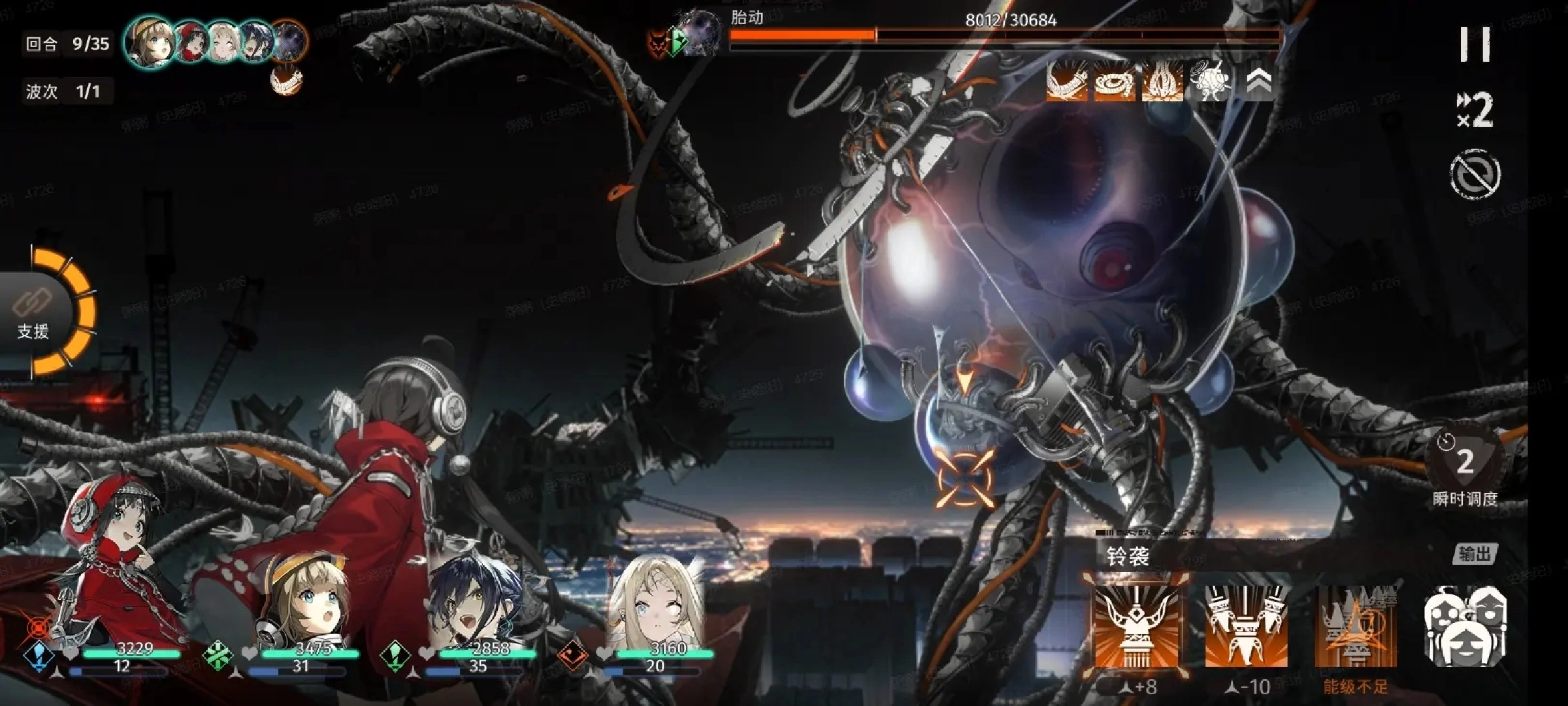Open the 支援 support panel
The height and width of the screenshot is (706, 1568).
coord(34,314)
